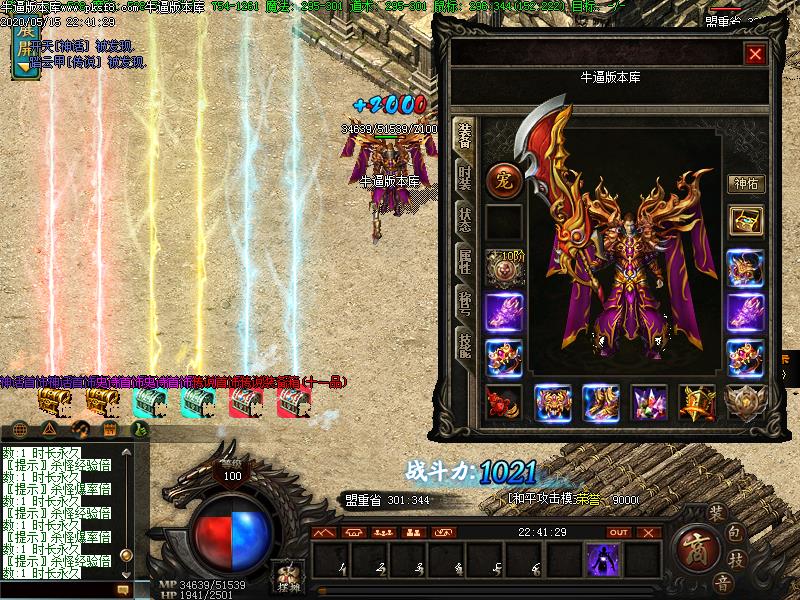Image resolution: width=800 pixels, height=600 pixels.
Task: Show the 属性 attributes tab
Action: (x=465, y=262)
